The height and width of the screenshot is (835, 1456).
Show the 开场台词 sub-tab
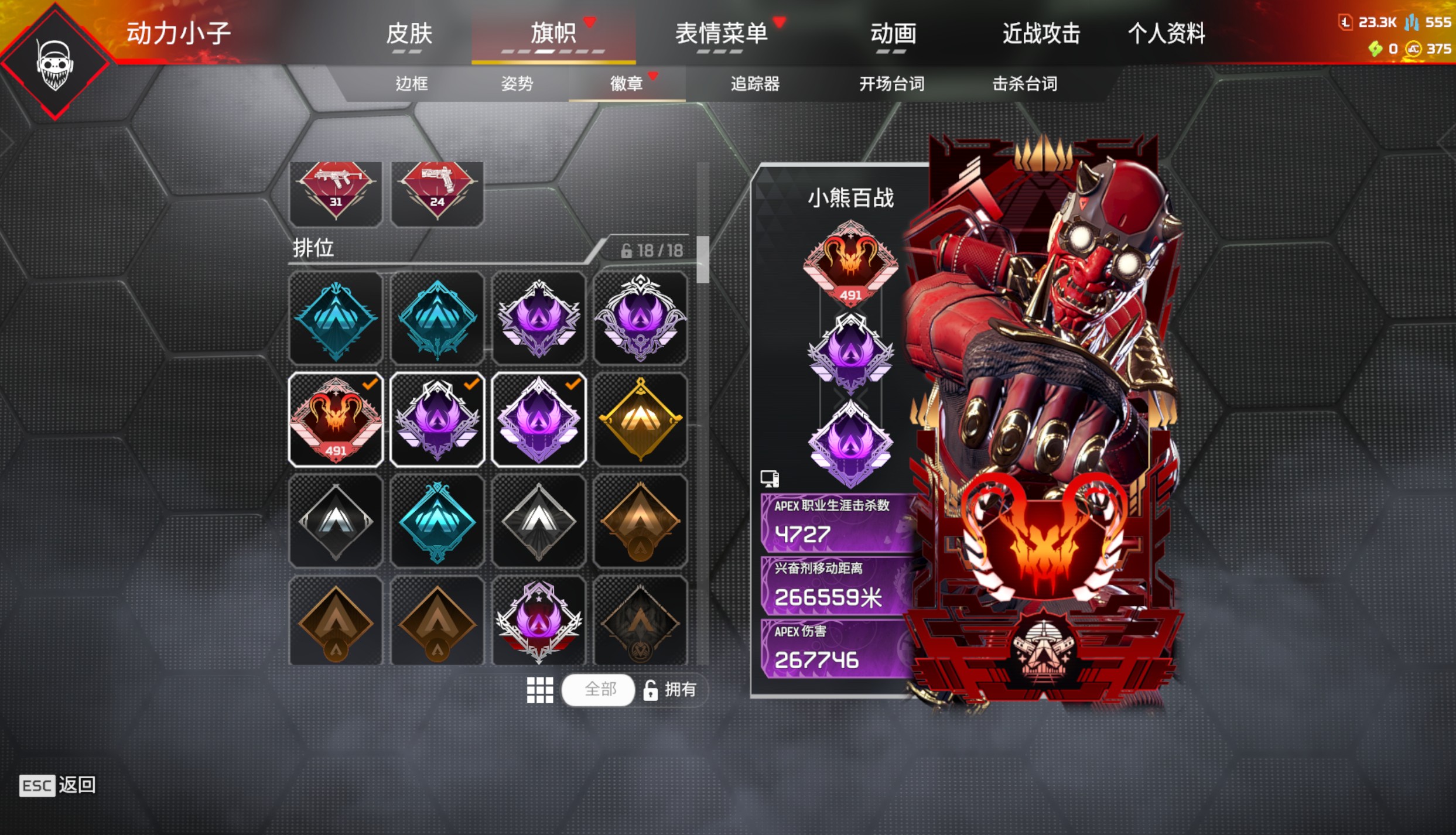[891, 84]
